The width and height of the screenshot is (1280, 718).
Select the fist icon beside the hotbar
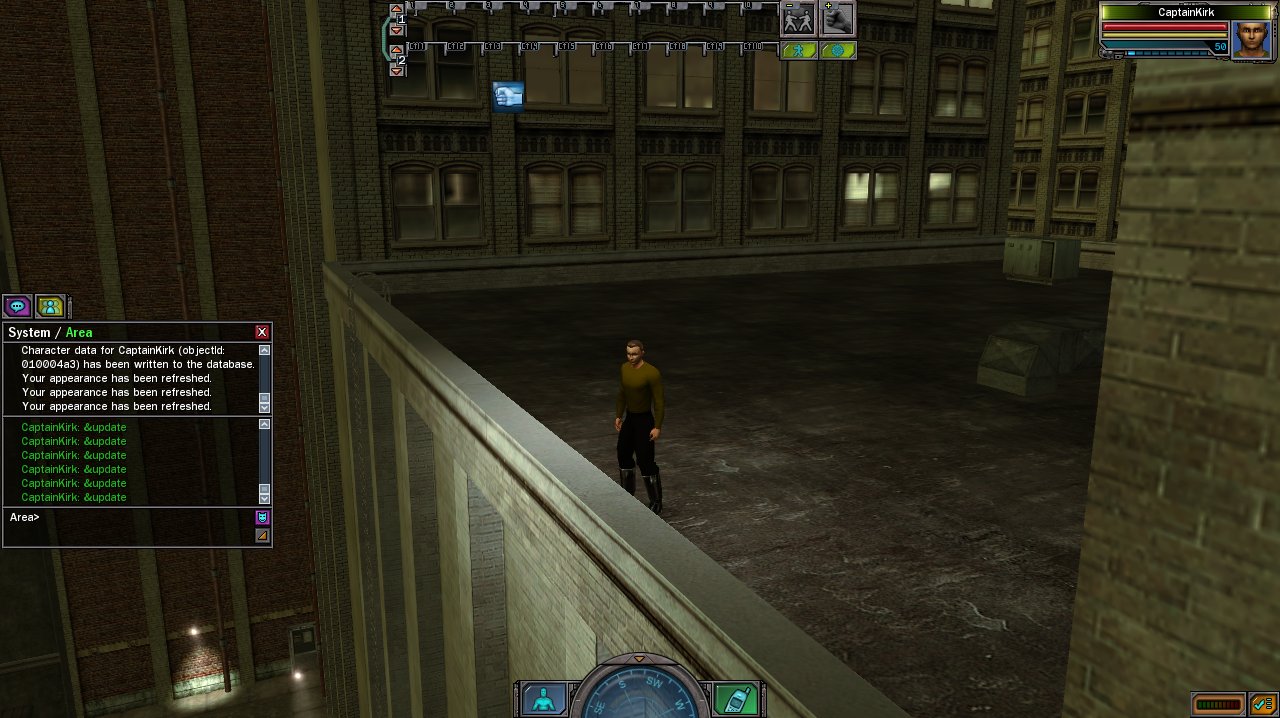click(x=838, y=18)
